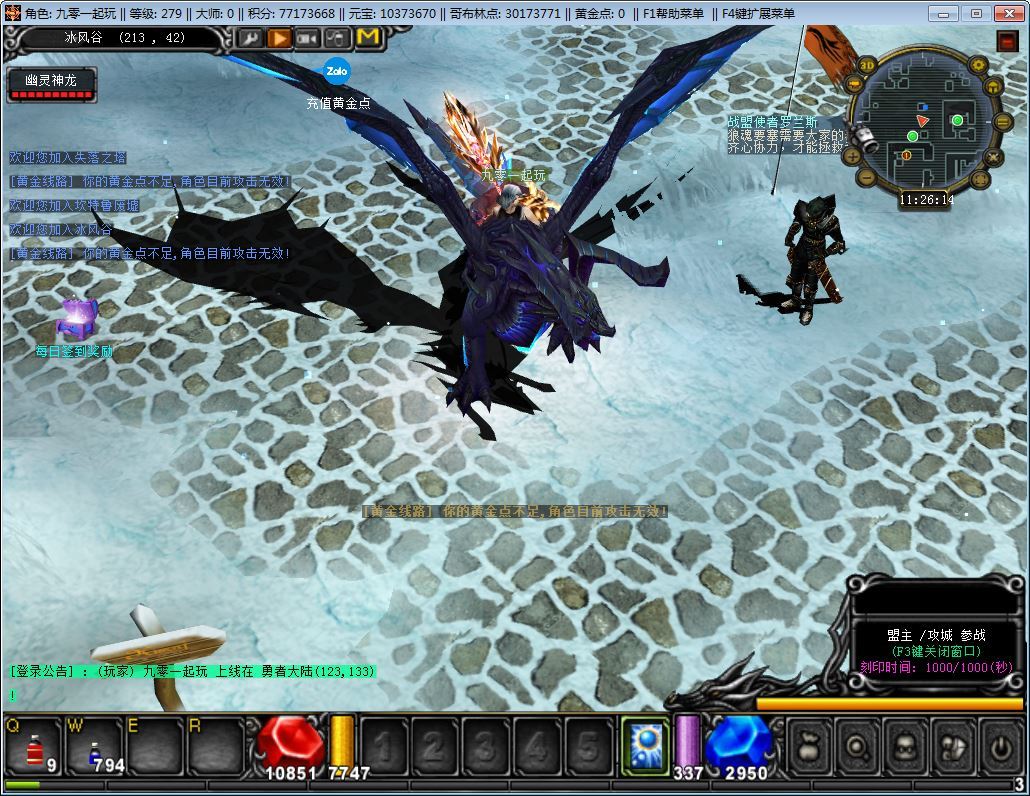The height and width of the screenshot is (796, 1030).
Task: Open the yellow M menu button
Action: click(367, 38)
